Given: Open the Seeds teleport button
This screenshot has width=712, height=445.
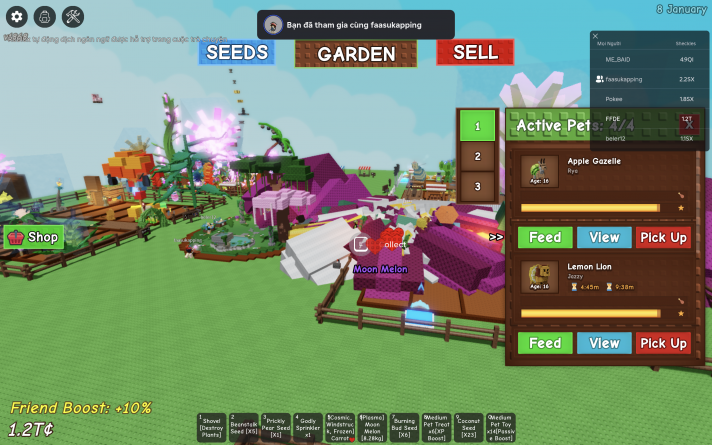Looking at the screenshot, I should (236, 53).
